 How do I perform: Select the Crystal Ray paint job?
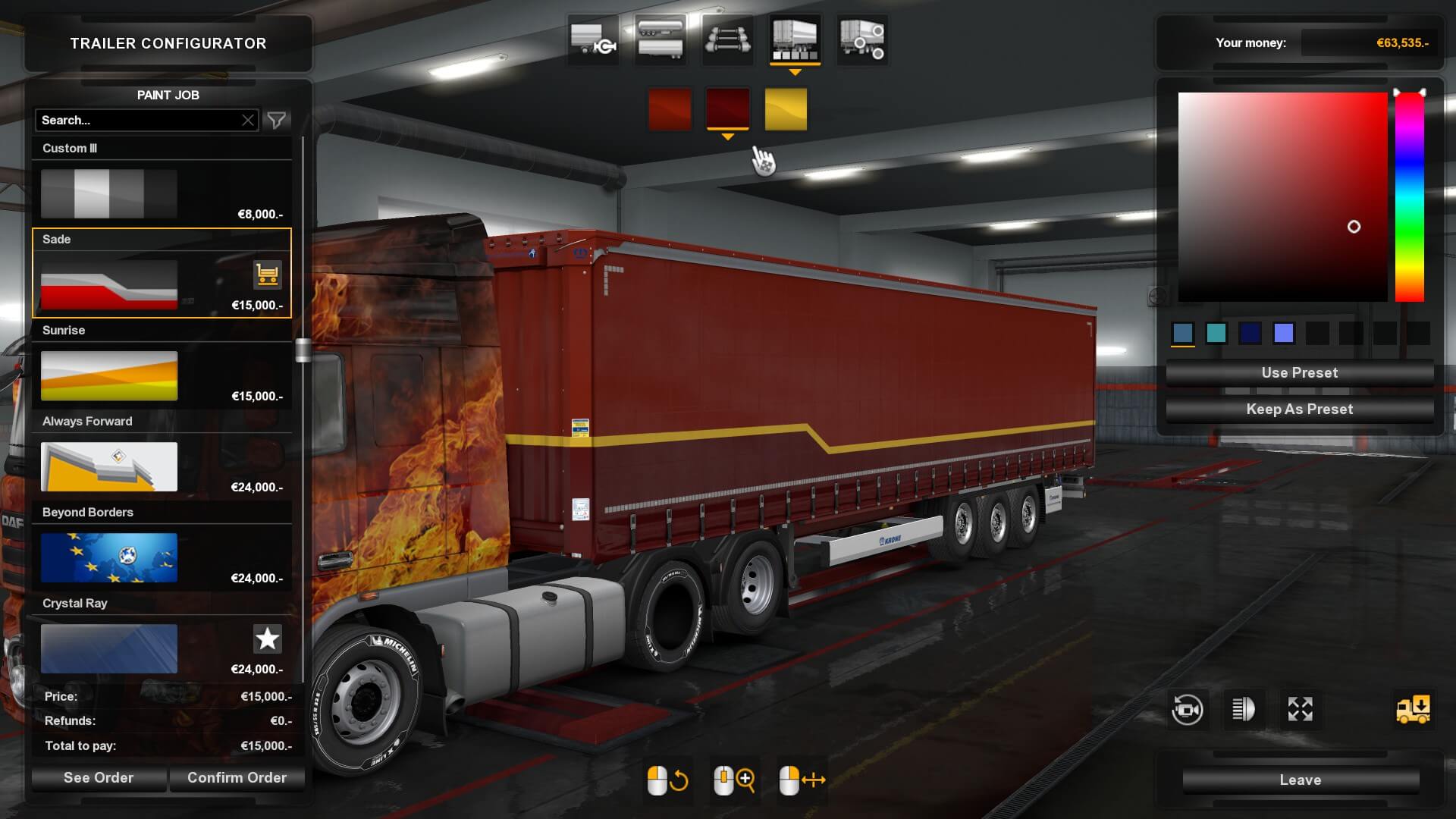pos(109,649)
